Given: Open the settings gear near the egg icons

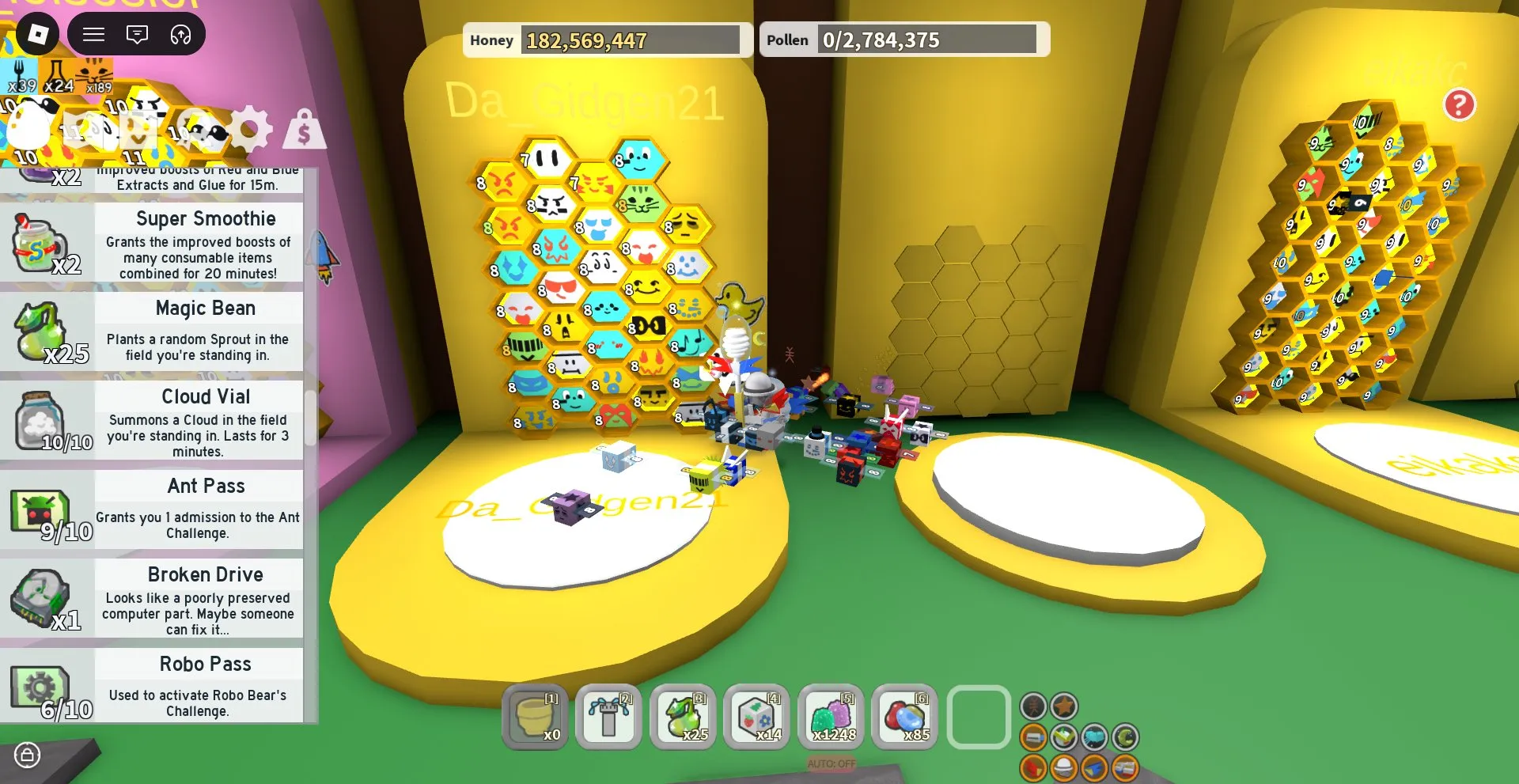Looking at the screenshot, I should [x=251, y=129].
